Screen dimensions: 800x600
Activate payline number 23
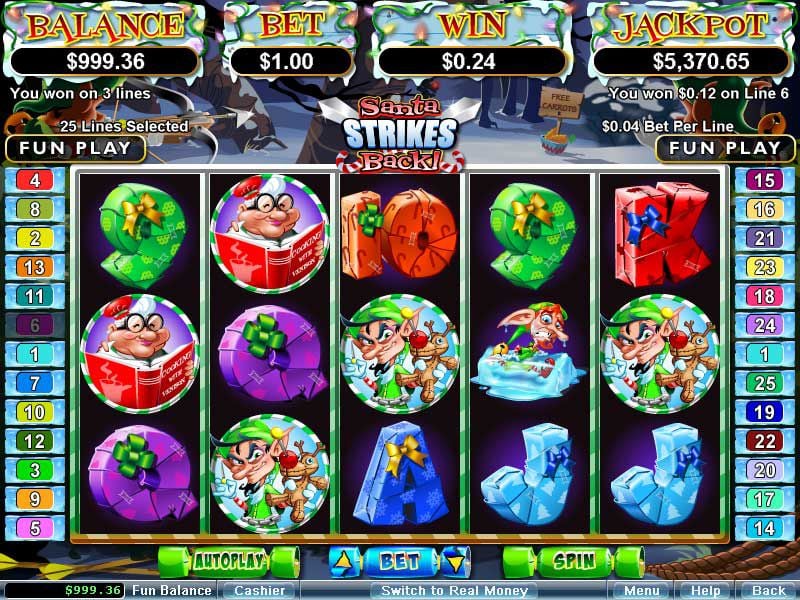tap(764, 267)
